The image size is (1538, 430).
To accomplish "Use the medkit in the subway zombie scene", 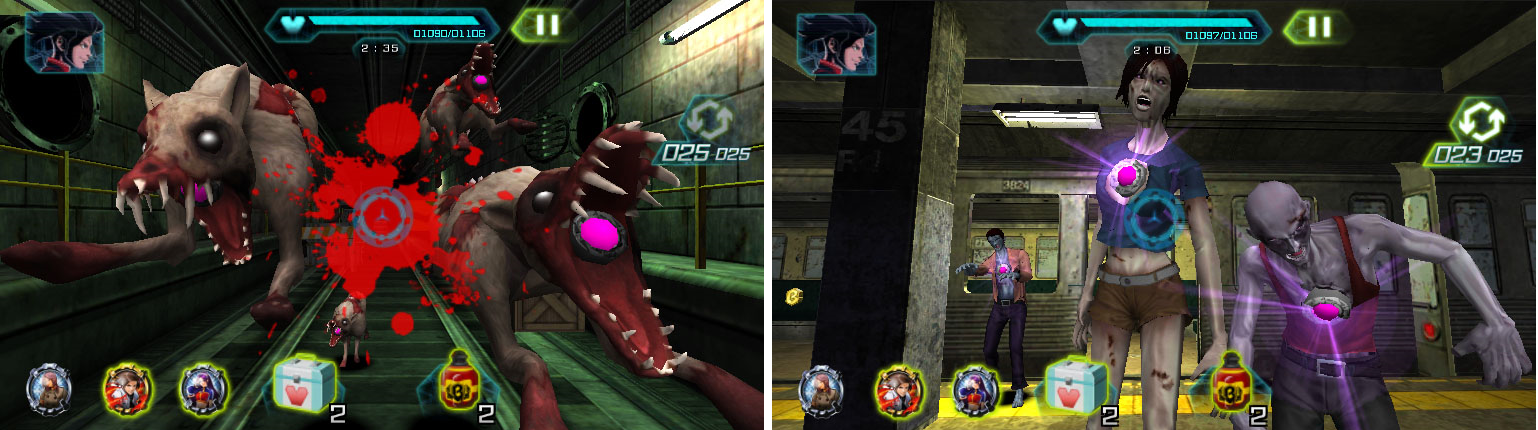I will pos(1075,388).
